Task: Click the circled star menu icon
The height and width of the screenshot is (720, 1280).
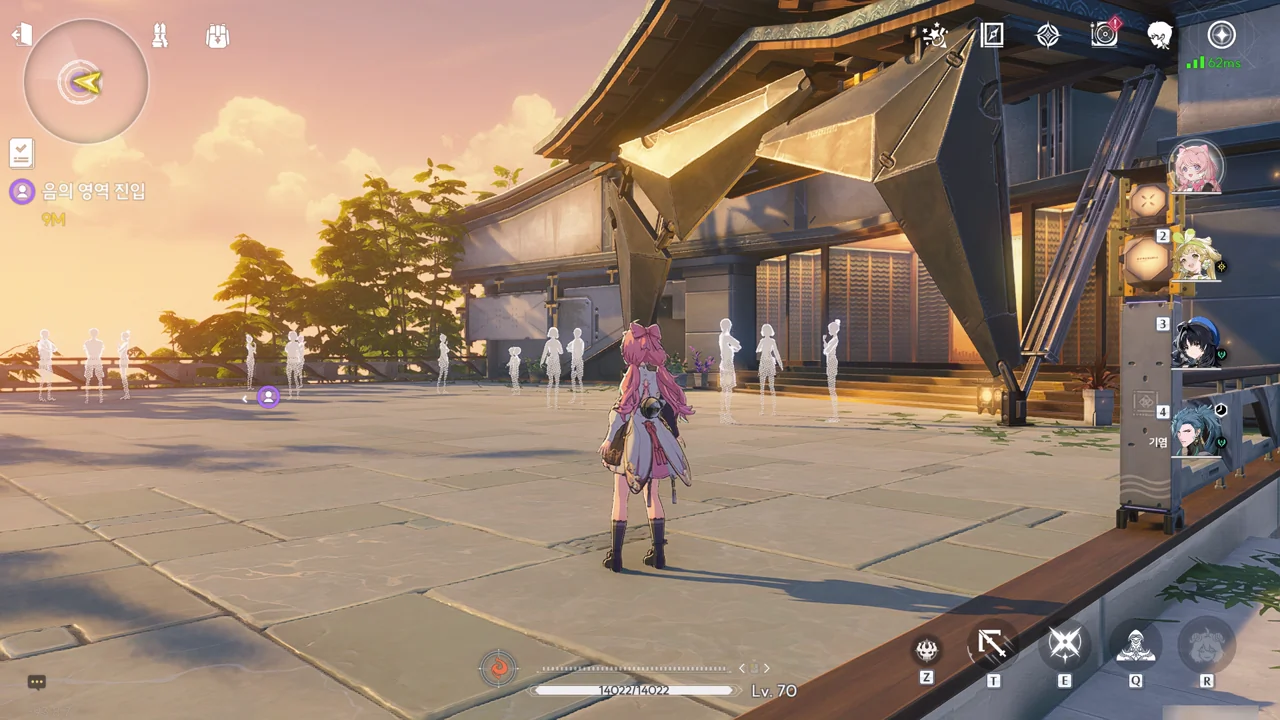Action: (x=1220, y=35)
